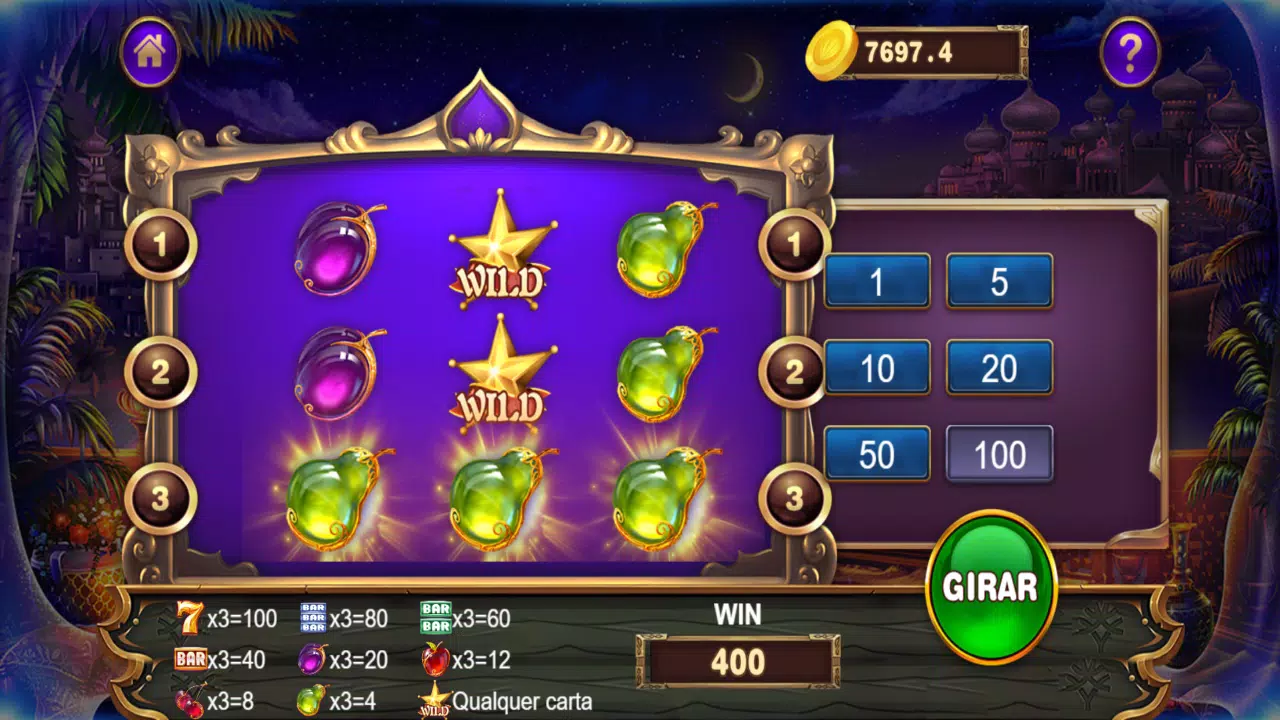Image resolution: width=1280 pixels, height=720 pixels.
Task: Choose the 100 bet button
Action: (x=999, y=453)
